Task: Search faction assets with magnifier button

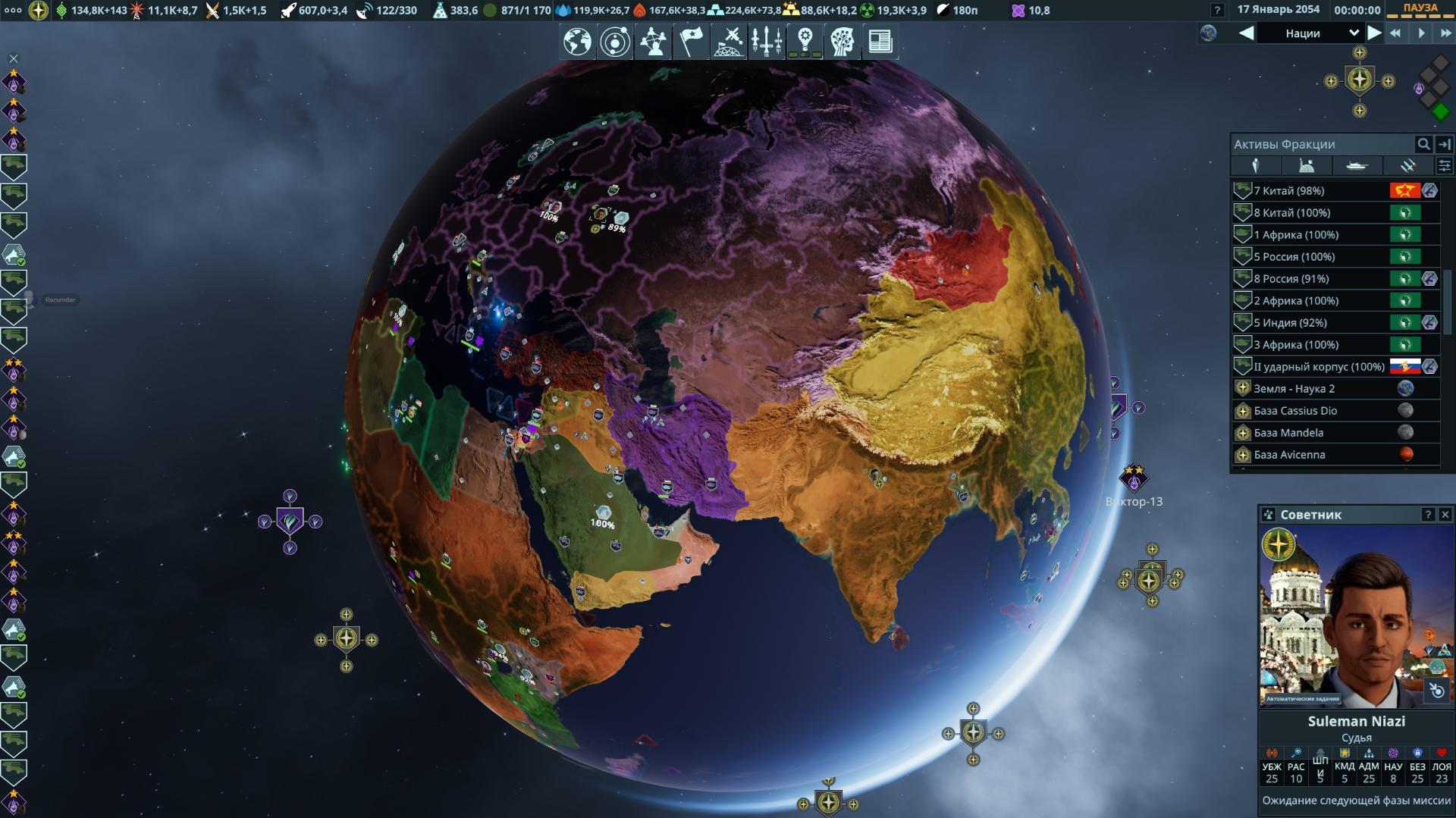Action: [1423, 144]
